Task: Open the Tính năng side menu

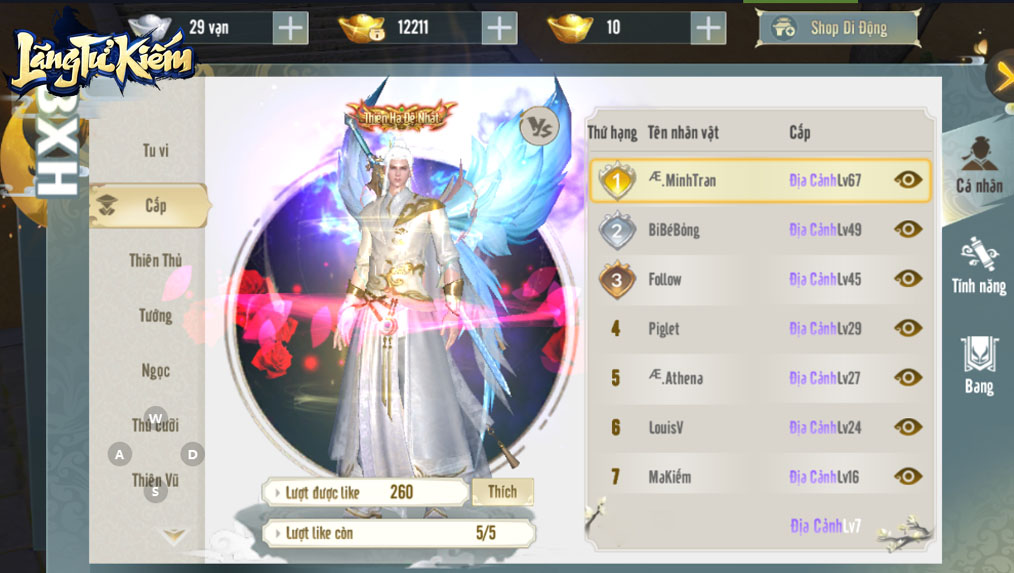Action: coord(979,266)
